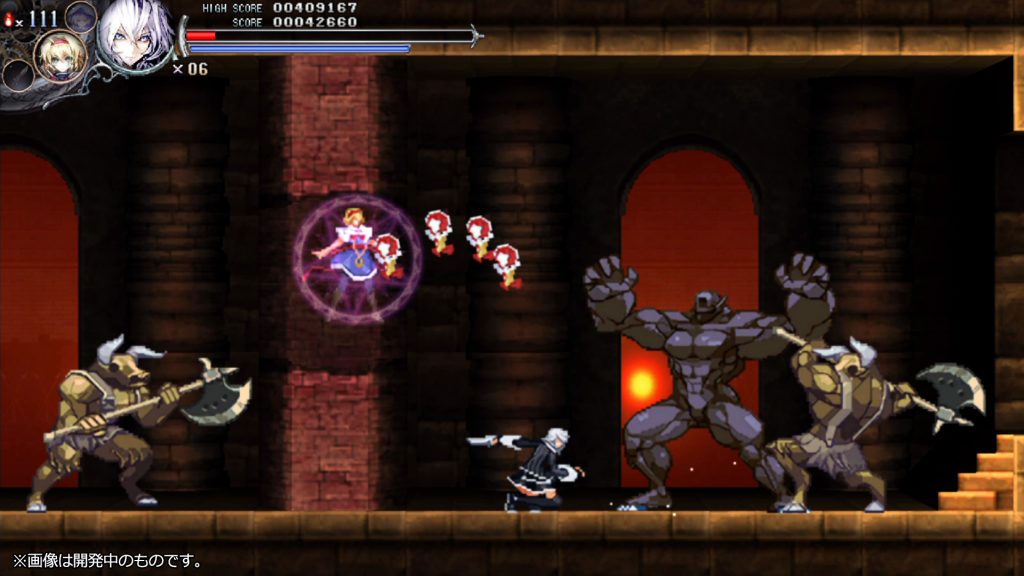Click the silver-haired main character portrait
This screenshot has height=576, width=1024.
pos(132,36)
